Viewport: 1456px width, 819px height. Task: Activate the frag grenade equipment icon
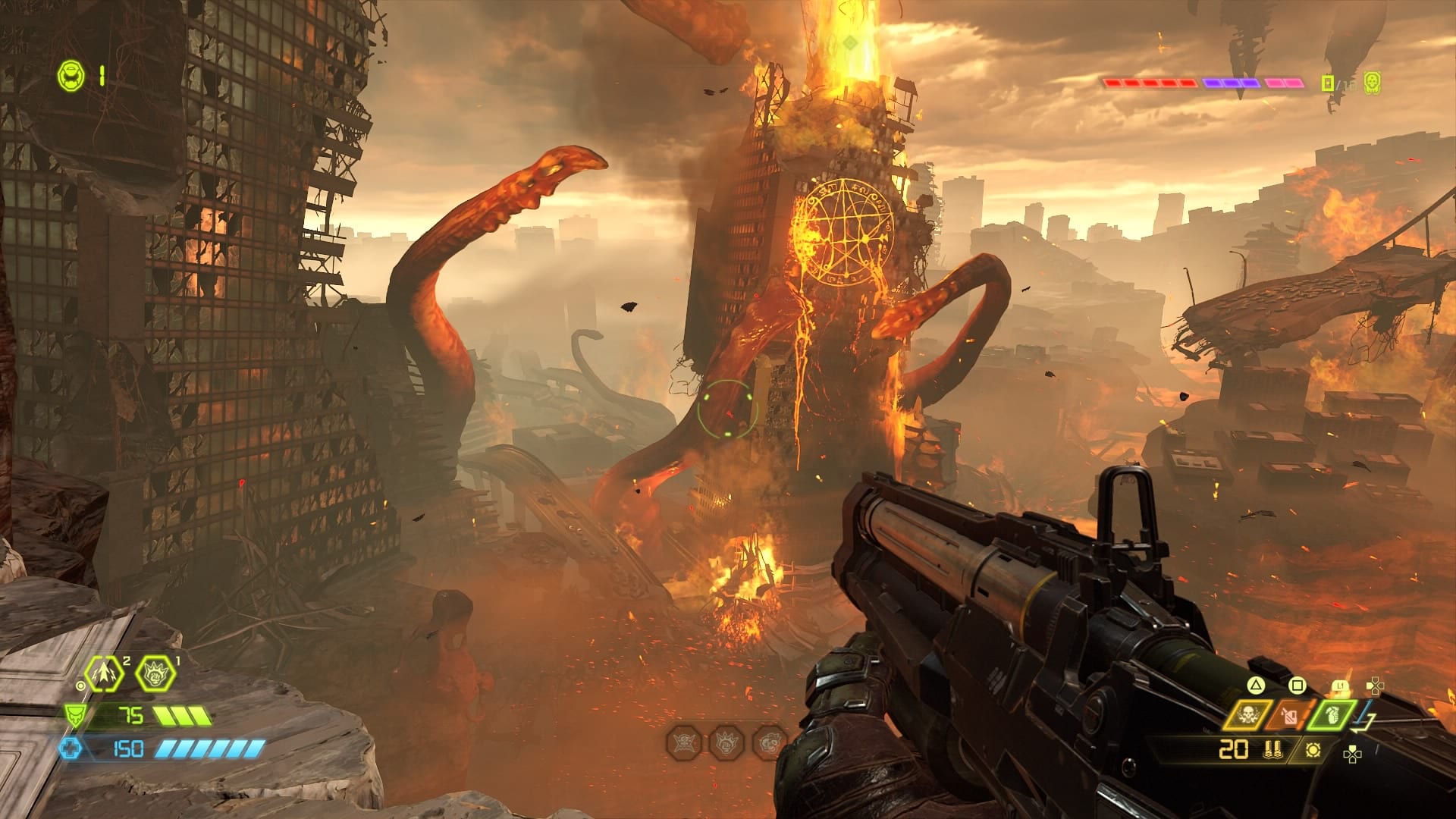tap(1332, 714)
